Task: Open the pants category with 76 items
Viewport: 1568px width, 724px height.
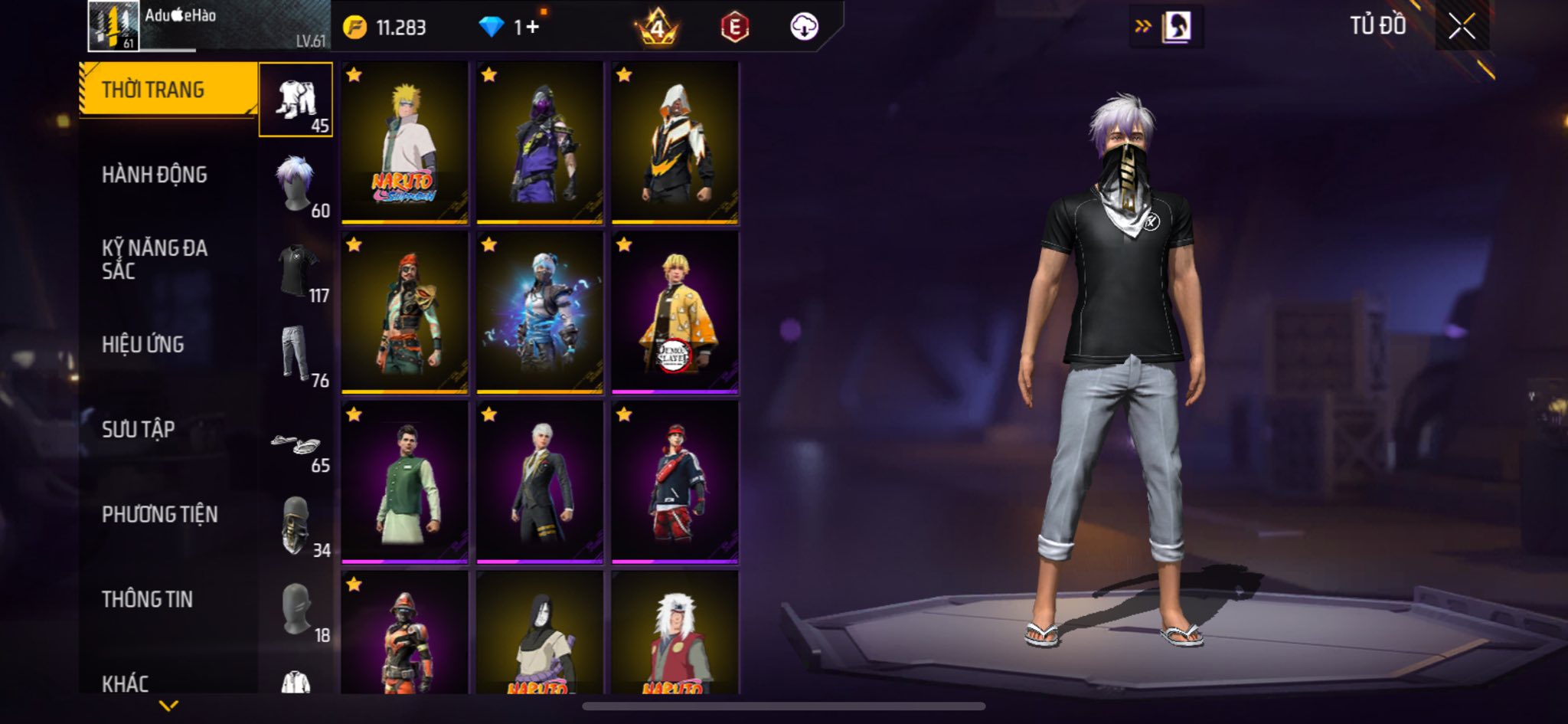Action: click(297, 354)
